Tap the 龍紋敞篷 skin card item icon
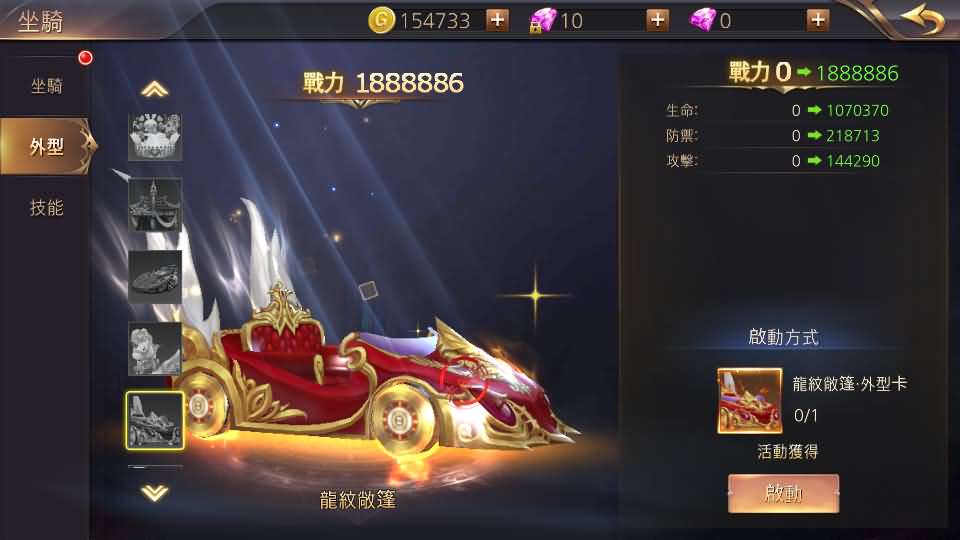The width and height of the screenshot is (960, 540). click(x=749, y=400)
